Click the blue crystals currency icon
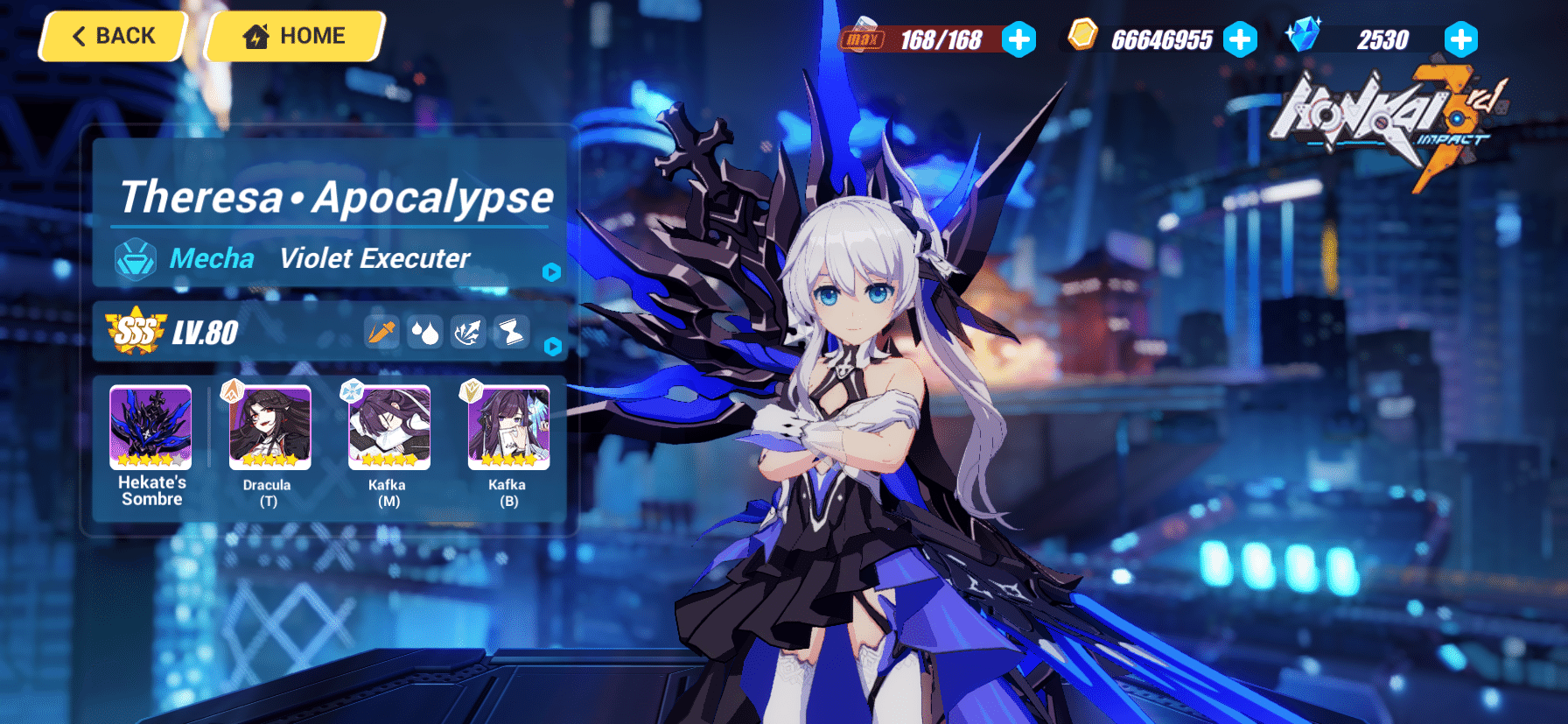The height and width of the screenshot is (724, 1568). tap(1305, 36)
